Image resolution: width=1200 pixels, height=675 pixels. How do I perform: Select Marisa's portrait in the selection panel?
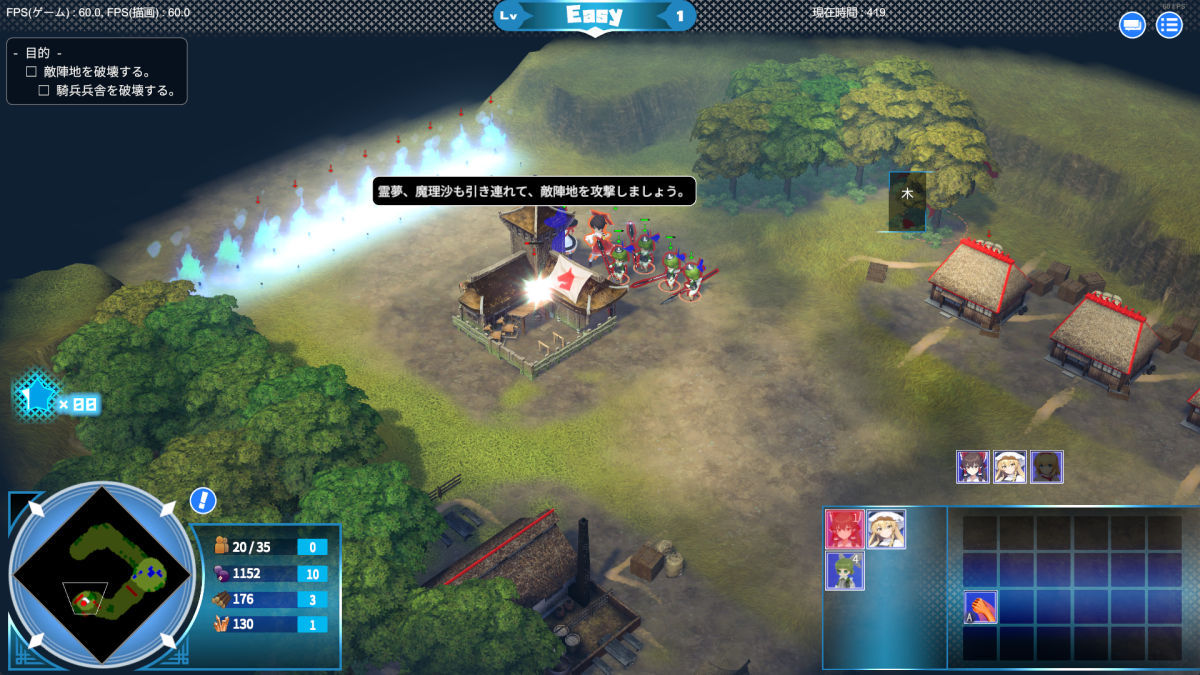click(886, 529)
